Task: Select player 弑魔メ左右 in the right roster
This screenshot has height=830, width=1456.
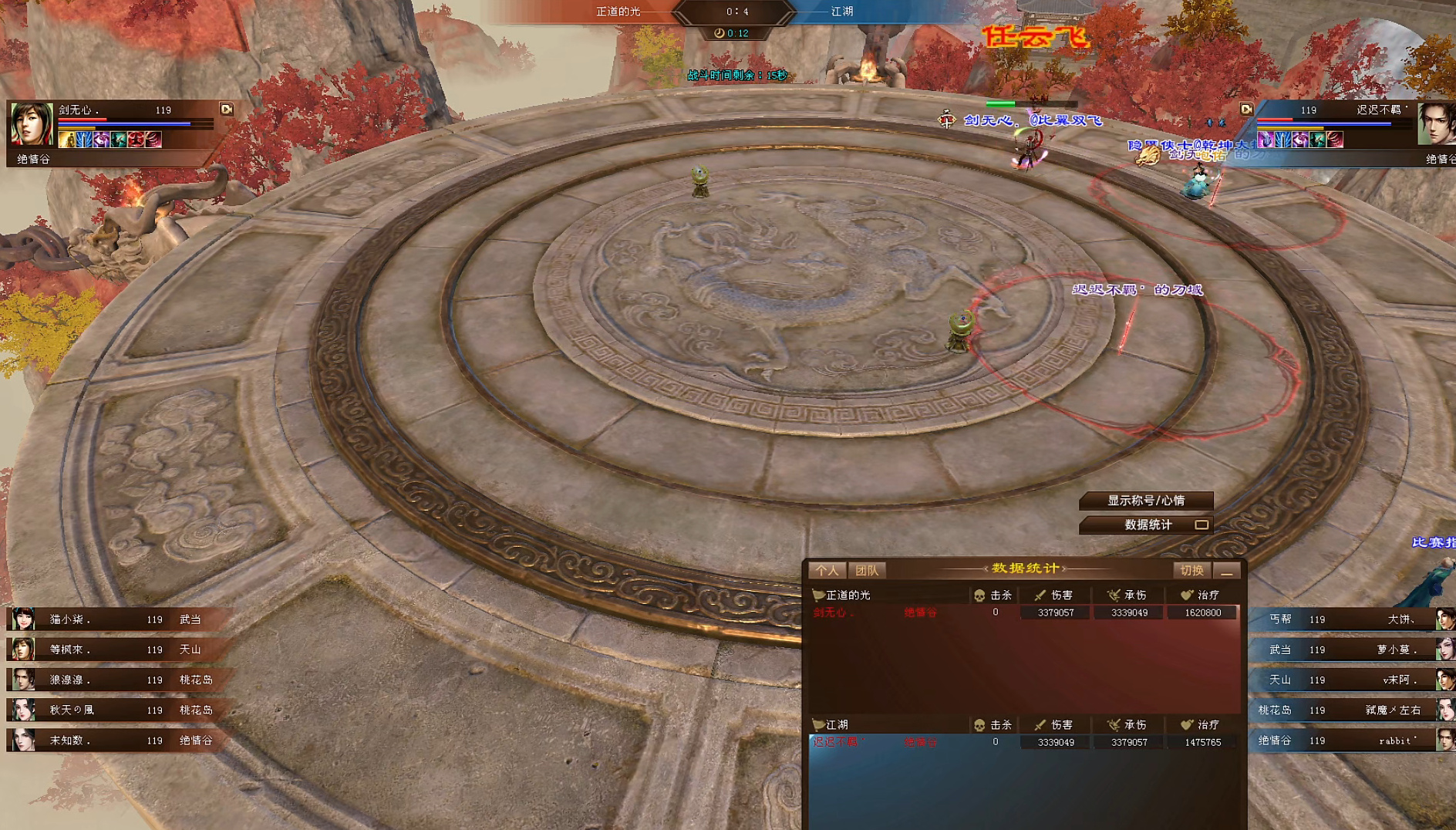Action: [1350, 710]
